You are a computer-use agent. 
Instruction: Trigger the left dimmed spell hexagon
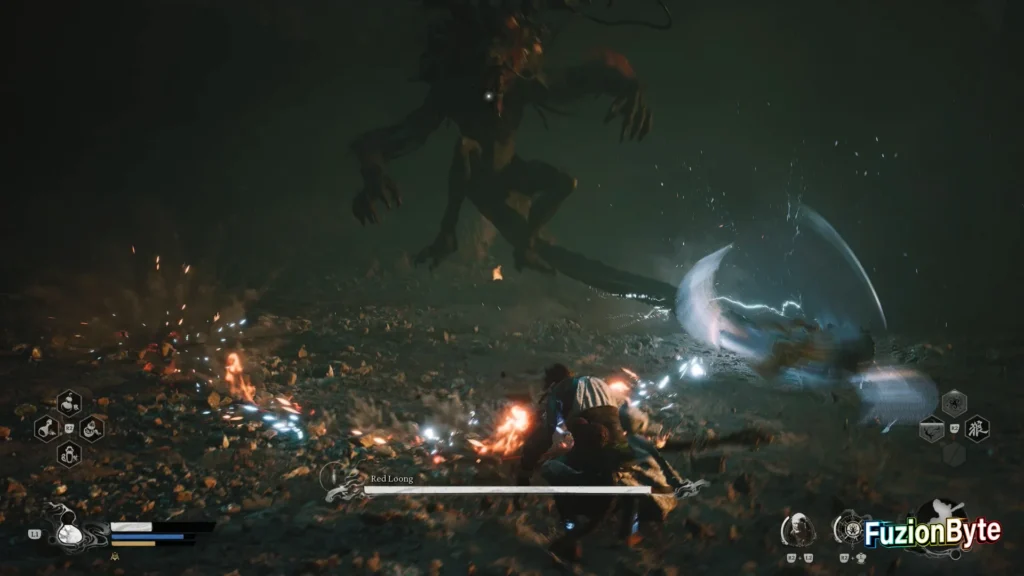[x=931, y=429]
